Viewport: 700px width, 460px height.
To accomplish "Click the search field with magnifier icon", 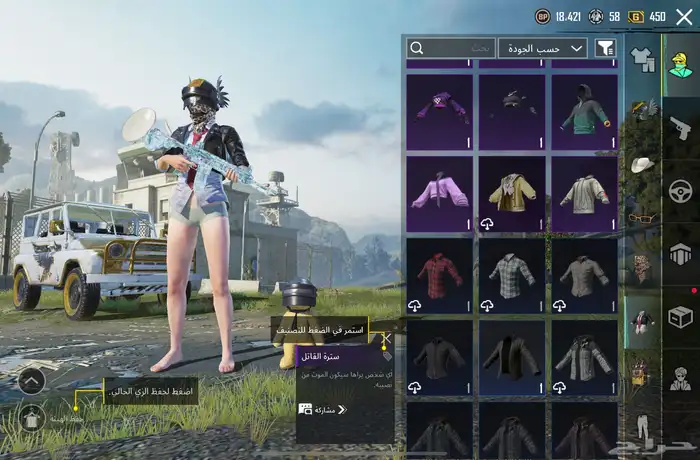I will pos(450,48).
